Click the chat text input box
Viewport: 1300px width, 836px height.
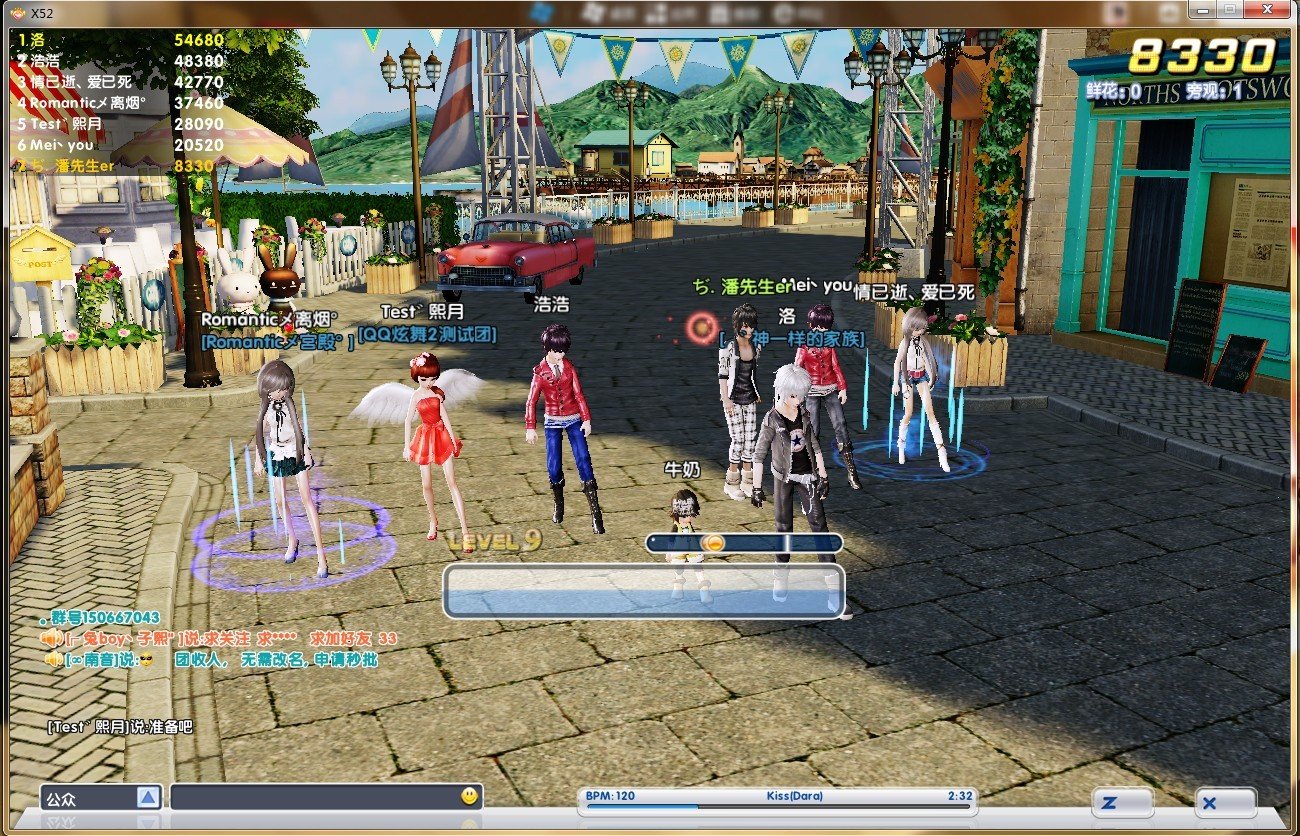click(312, 797)
